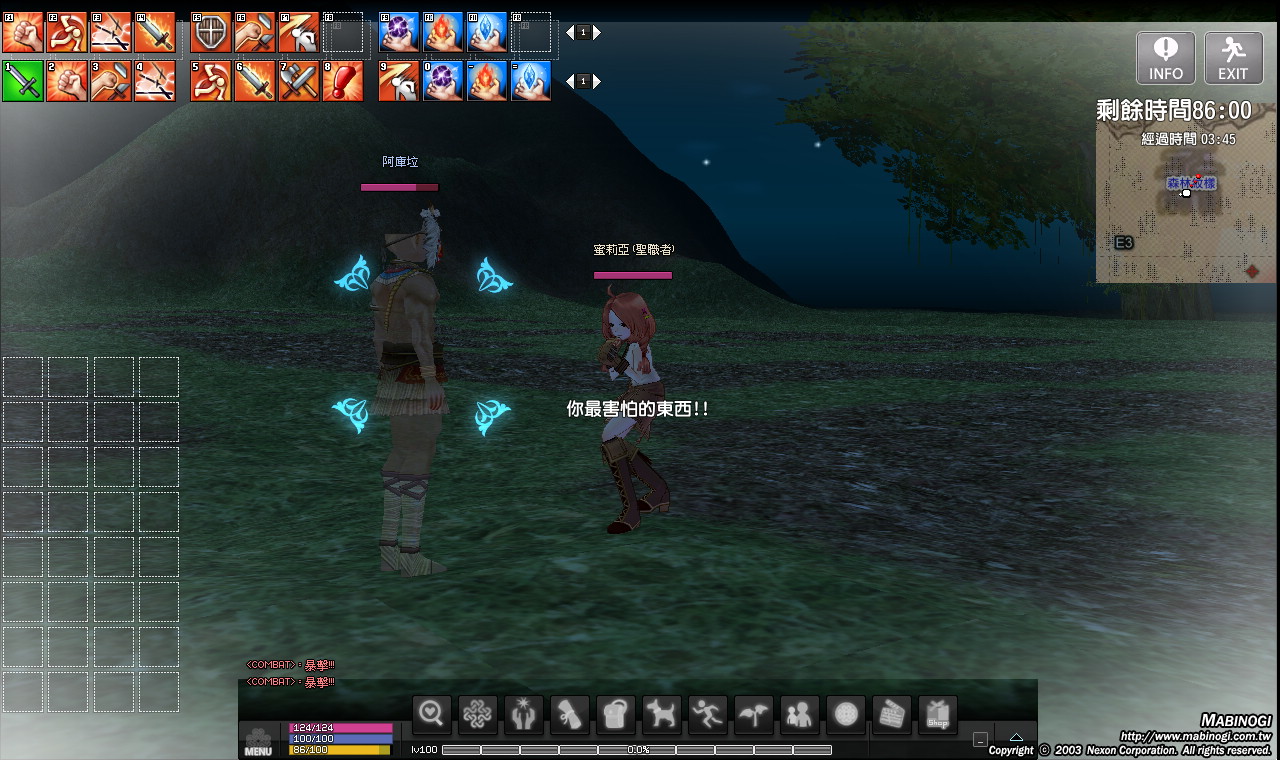Use the red exclamation mark skill

342,81
